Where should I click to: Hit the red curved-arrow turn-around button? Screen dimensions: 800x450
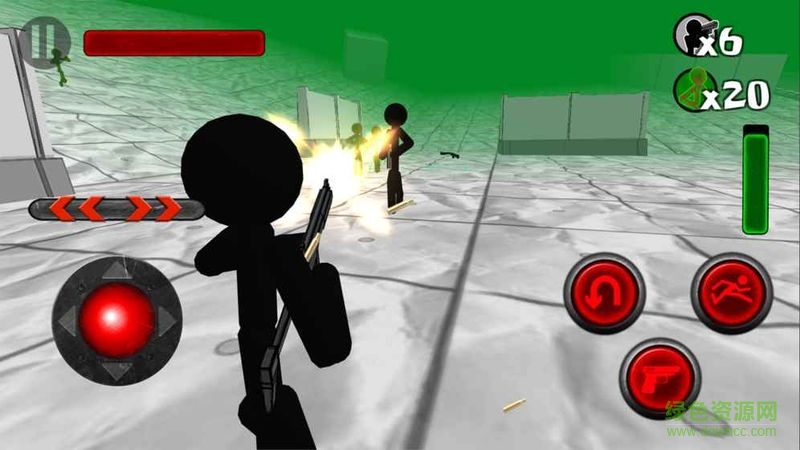point(603,294)
